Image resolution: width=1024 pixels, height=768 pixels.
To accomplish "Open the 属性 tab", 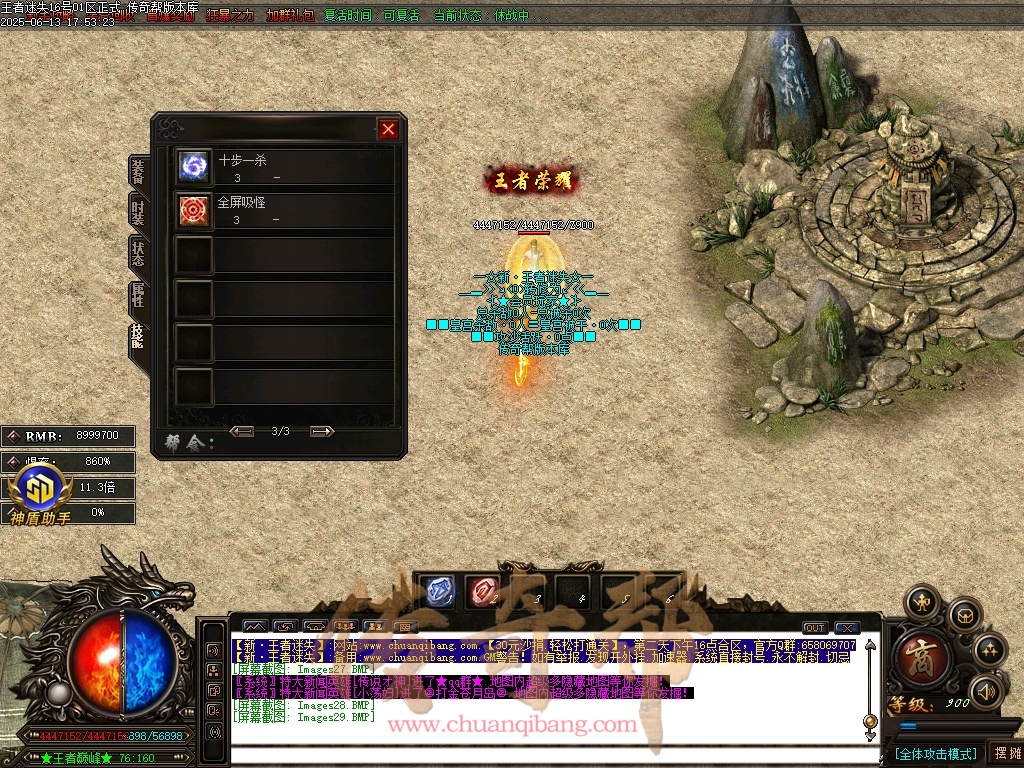I will pos(138,294).
